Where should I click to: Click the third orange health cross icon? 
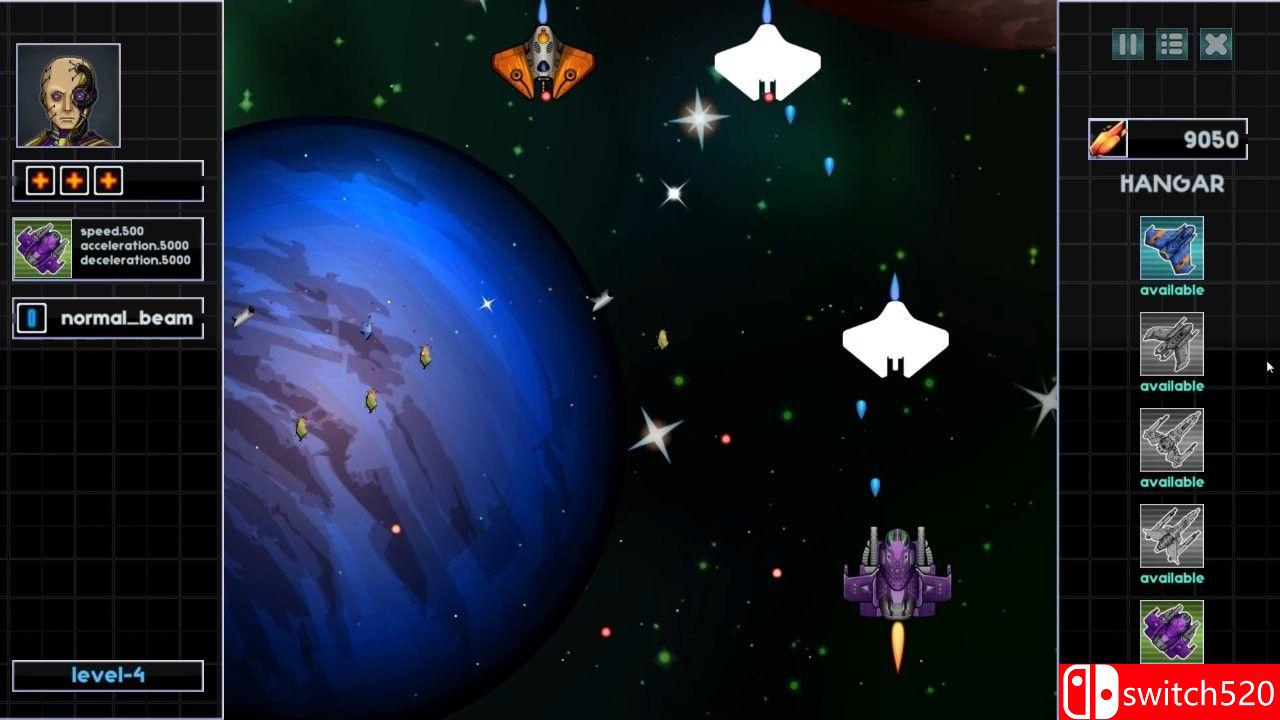[106, 180]
